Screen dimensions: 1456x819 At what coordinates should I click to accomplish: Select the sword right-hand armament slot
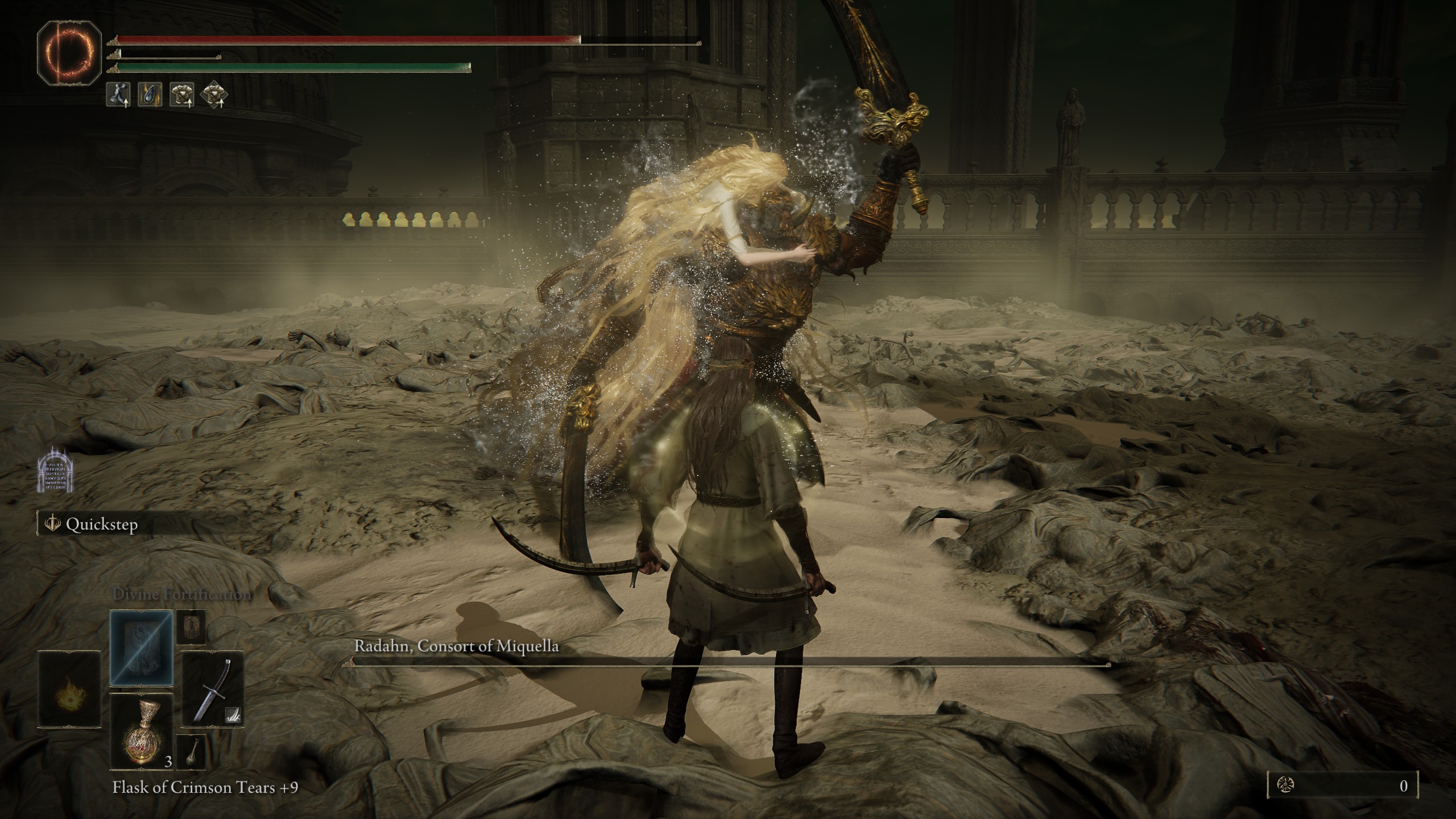click(212, 689)
